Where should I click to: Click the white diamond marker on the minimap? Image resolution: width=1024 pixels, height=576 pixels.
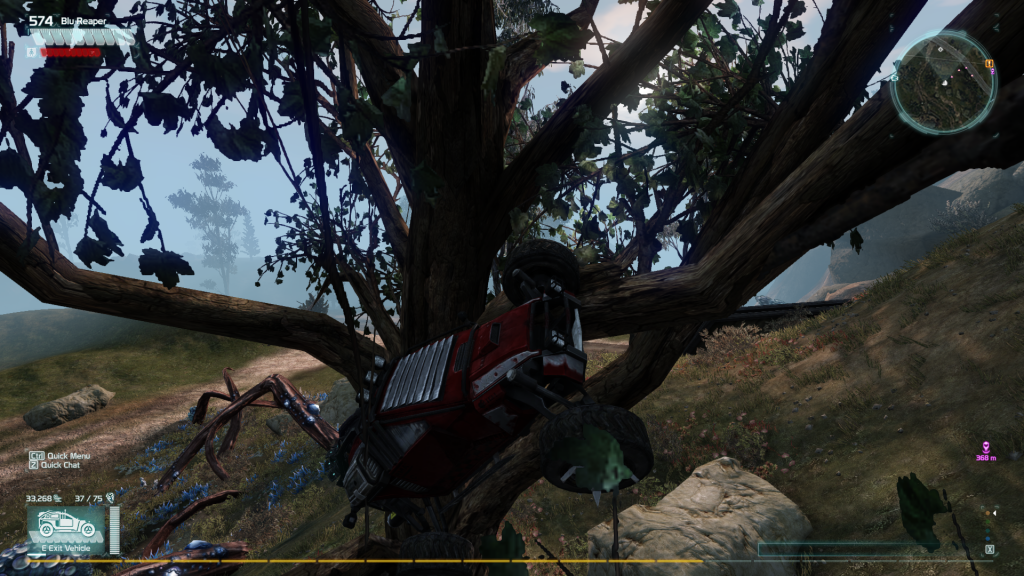pos(940,49)
